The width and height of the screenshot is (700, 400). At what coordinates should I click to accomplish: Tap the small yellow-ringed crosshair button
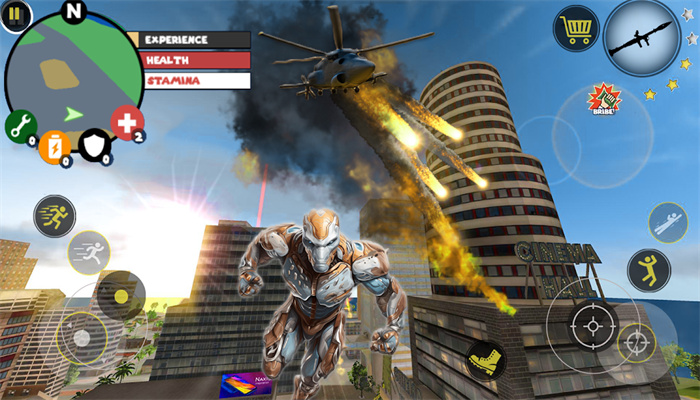click(x=637, y=343)
